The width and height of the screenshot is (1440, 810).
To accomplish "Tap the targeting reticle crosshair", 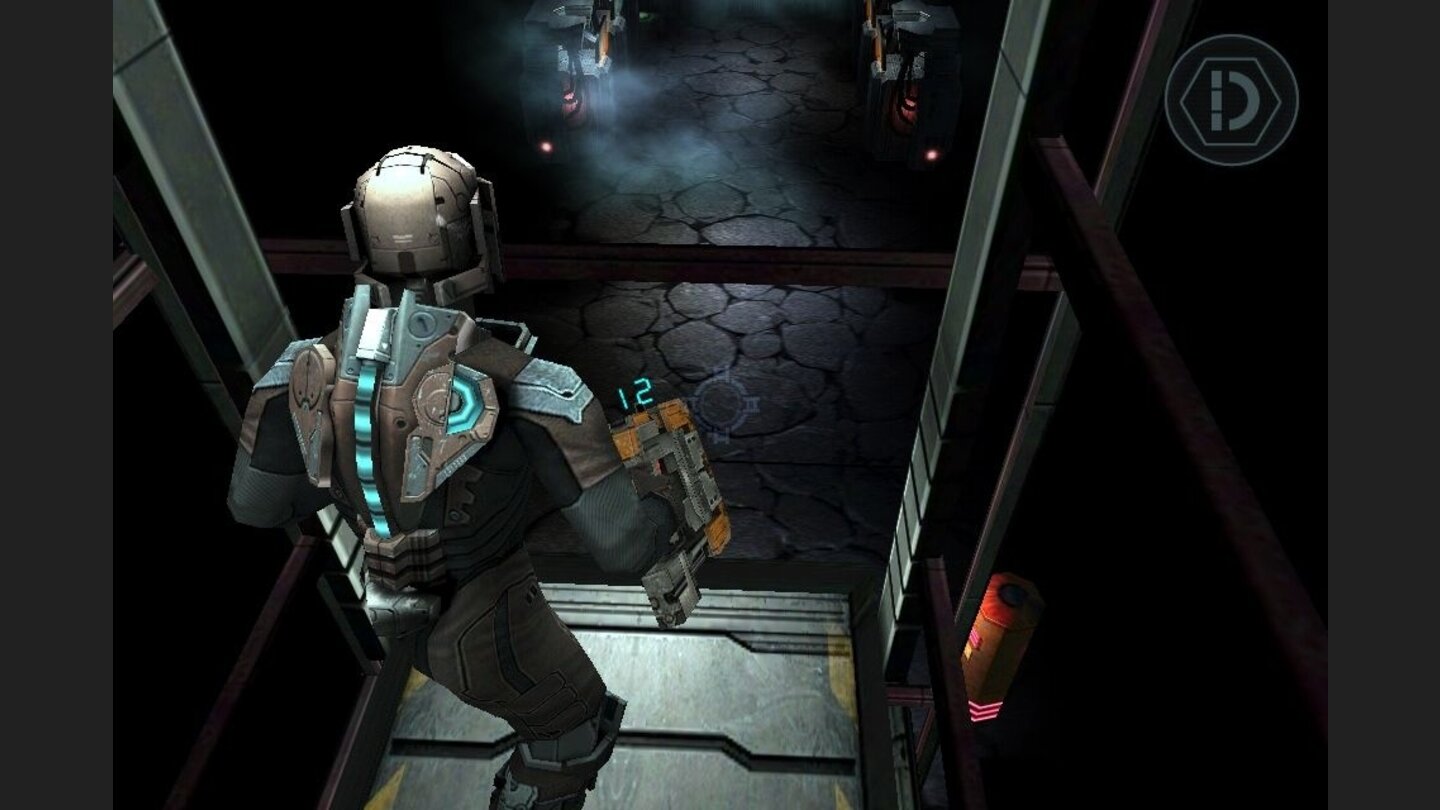I will pos(722,404).
